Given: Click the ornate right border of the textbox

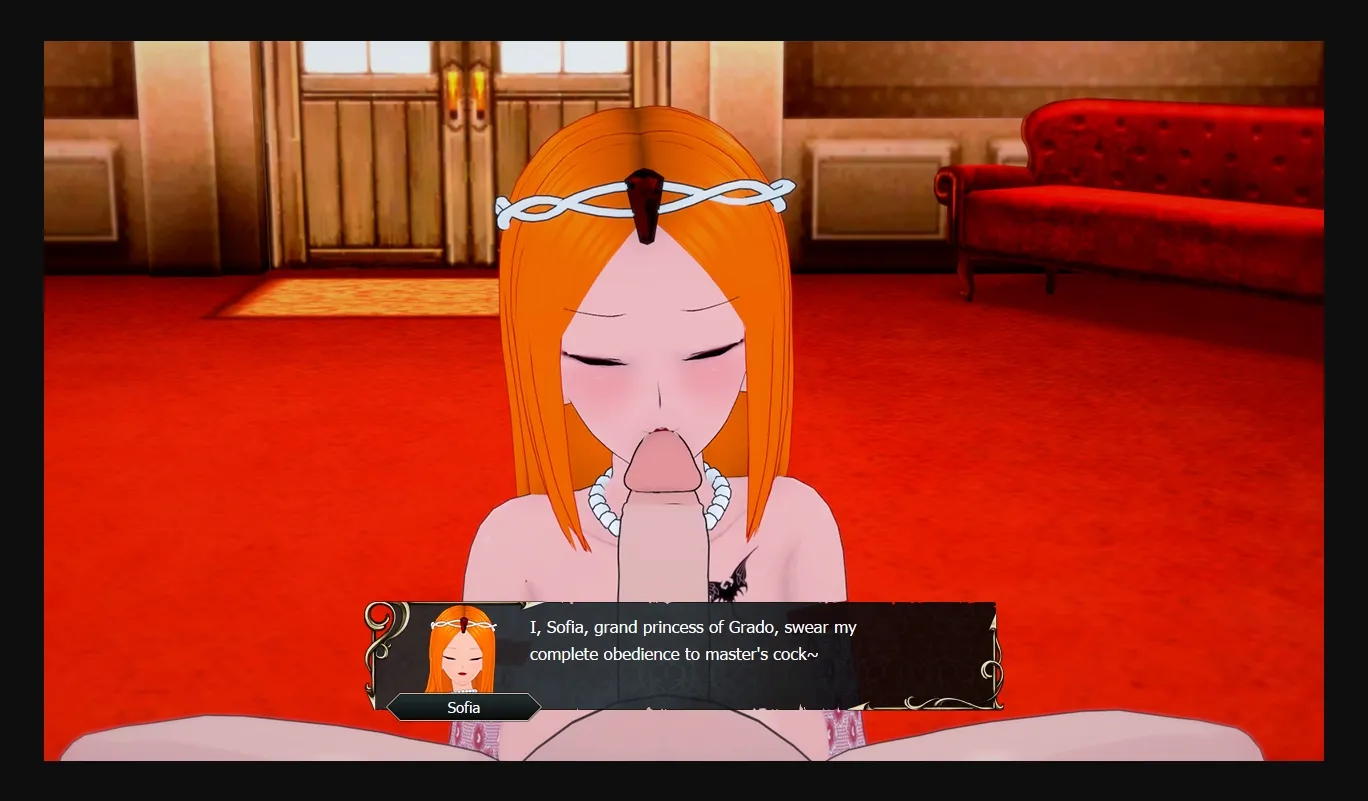Looking at the screenshot, I should click(988, 655).
